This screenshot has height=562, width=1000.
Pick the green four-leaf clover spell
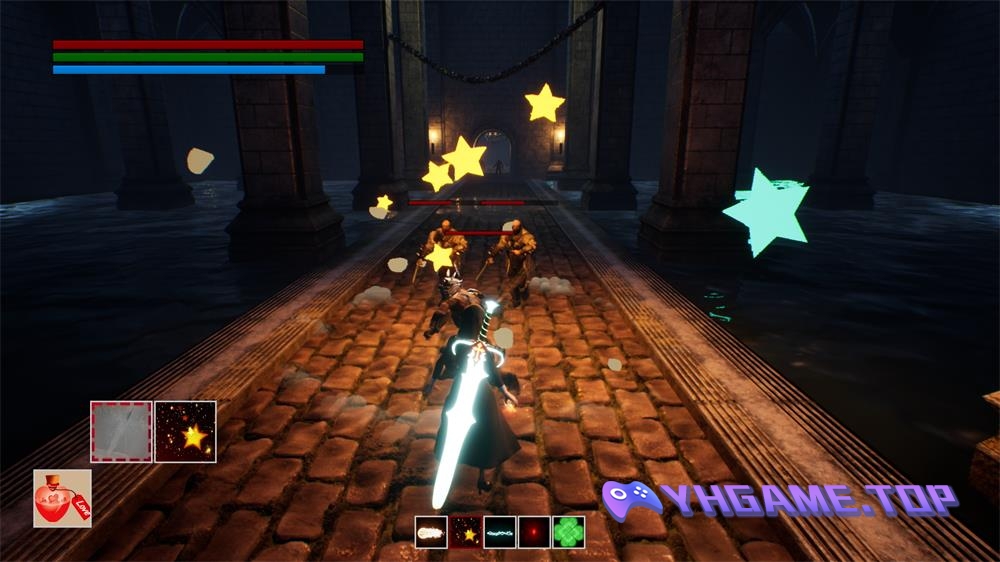point(569,532)
